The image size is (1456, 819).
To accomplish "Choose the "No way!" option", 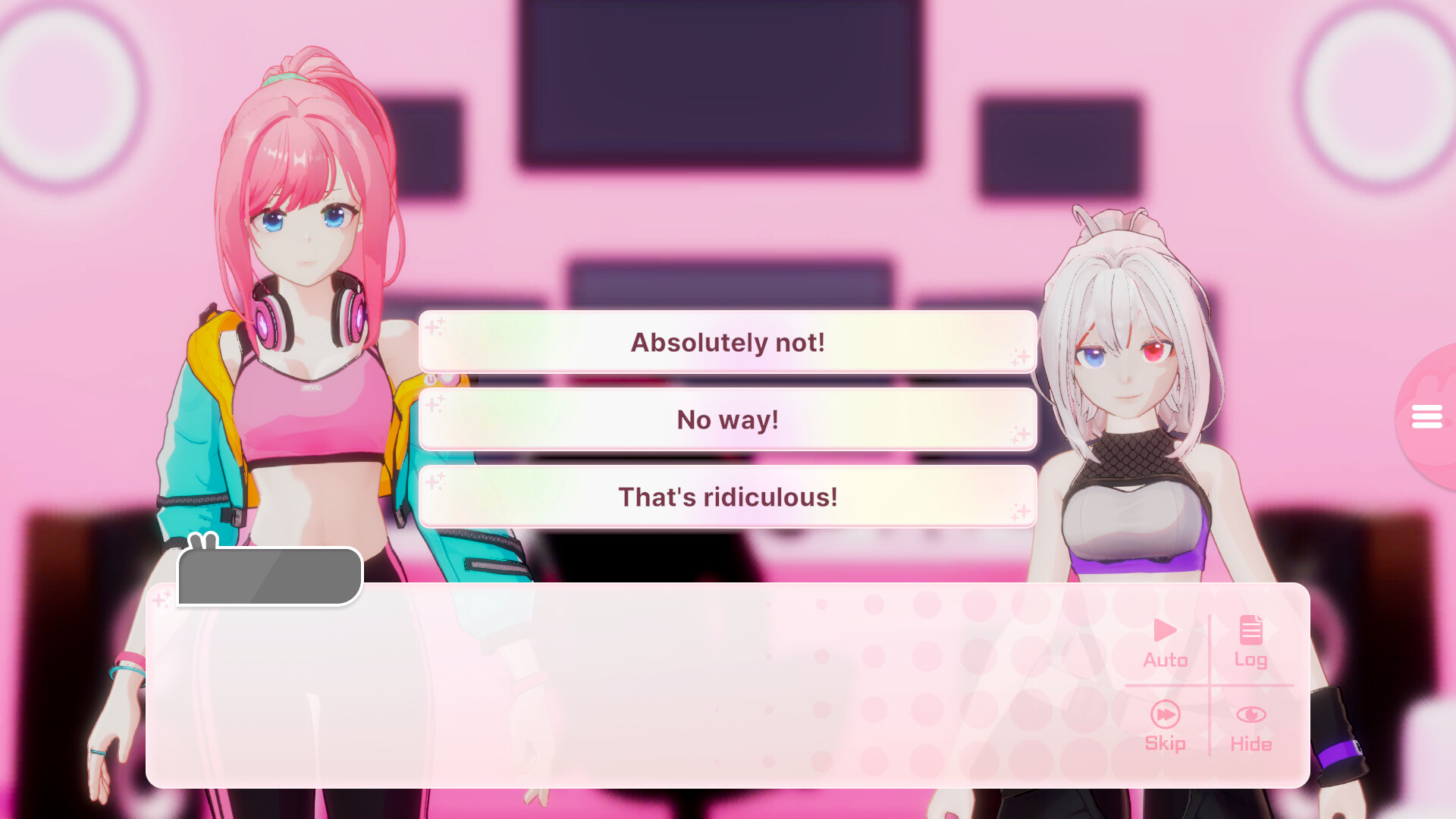I will (x=727, y=419).
